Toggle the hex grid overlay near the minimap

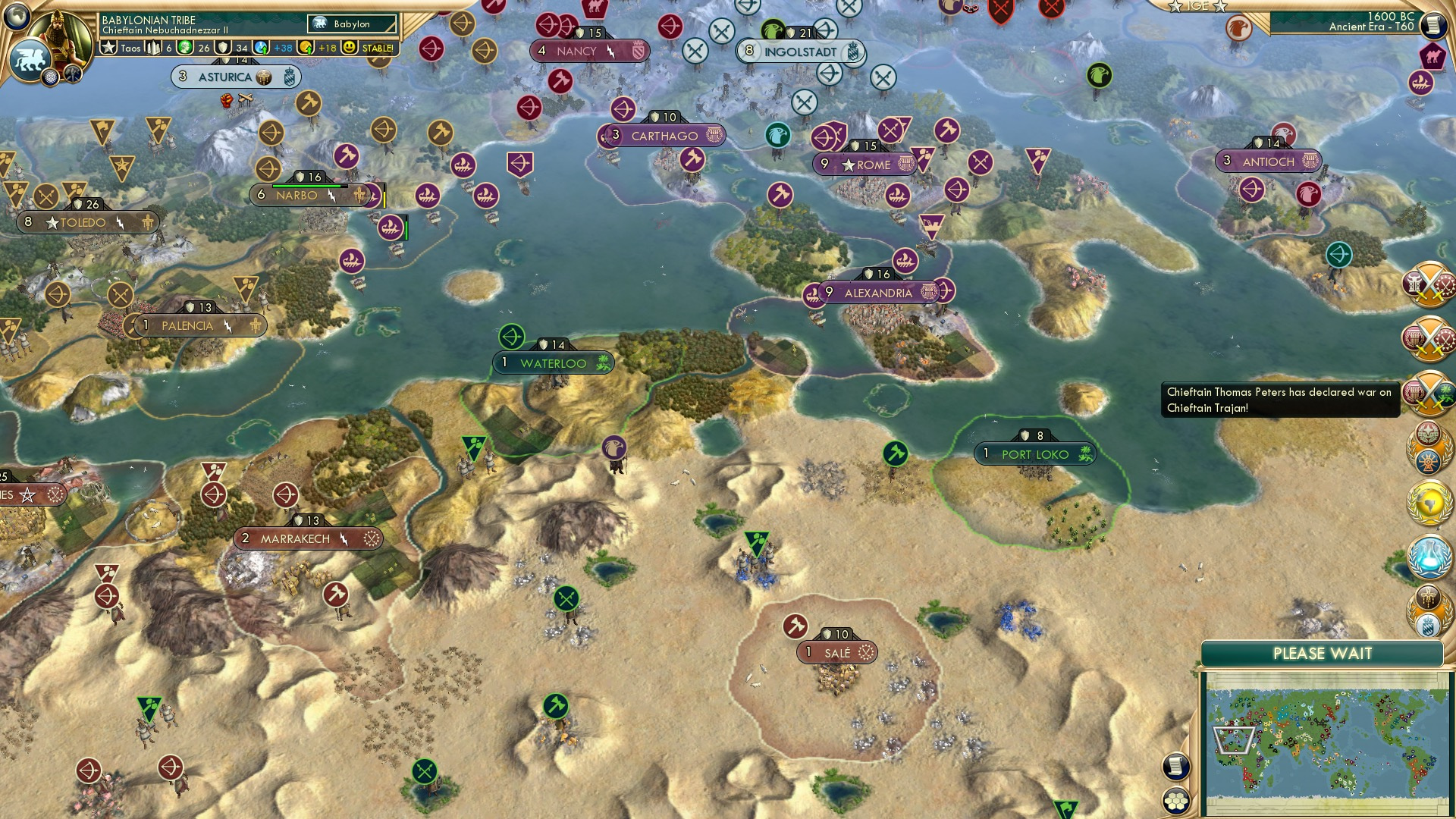click(1176, 802)
